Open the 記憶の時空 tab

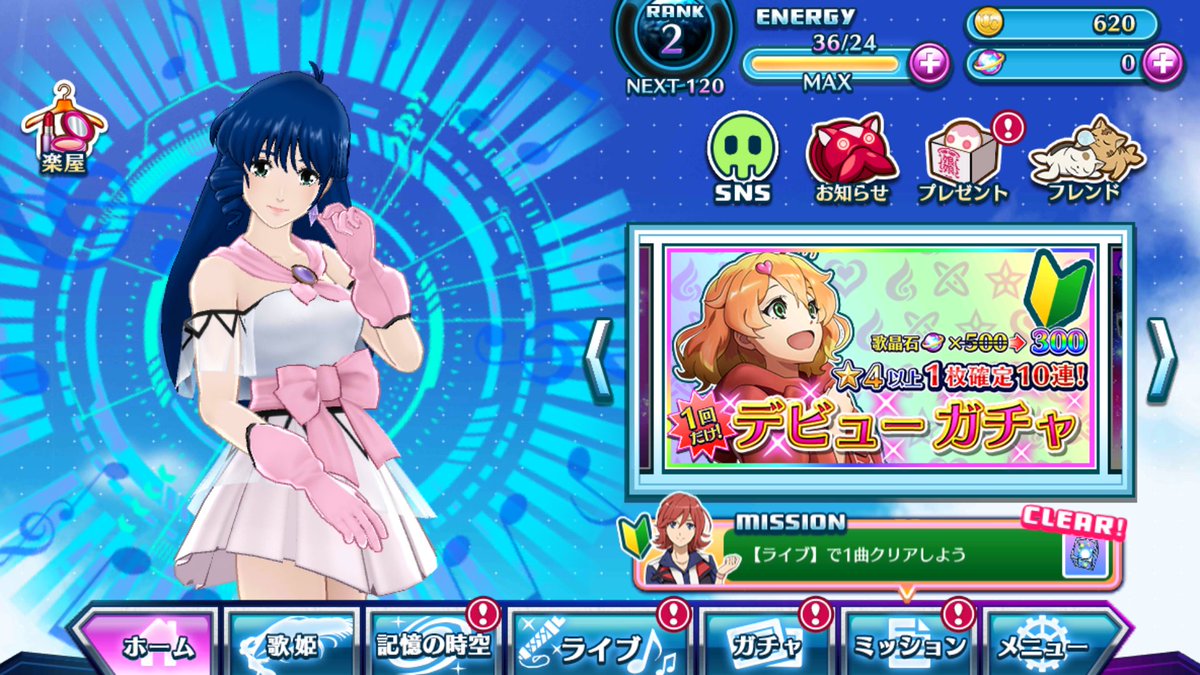point(433,646)
